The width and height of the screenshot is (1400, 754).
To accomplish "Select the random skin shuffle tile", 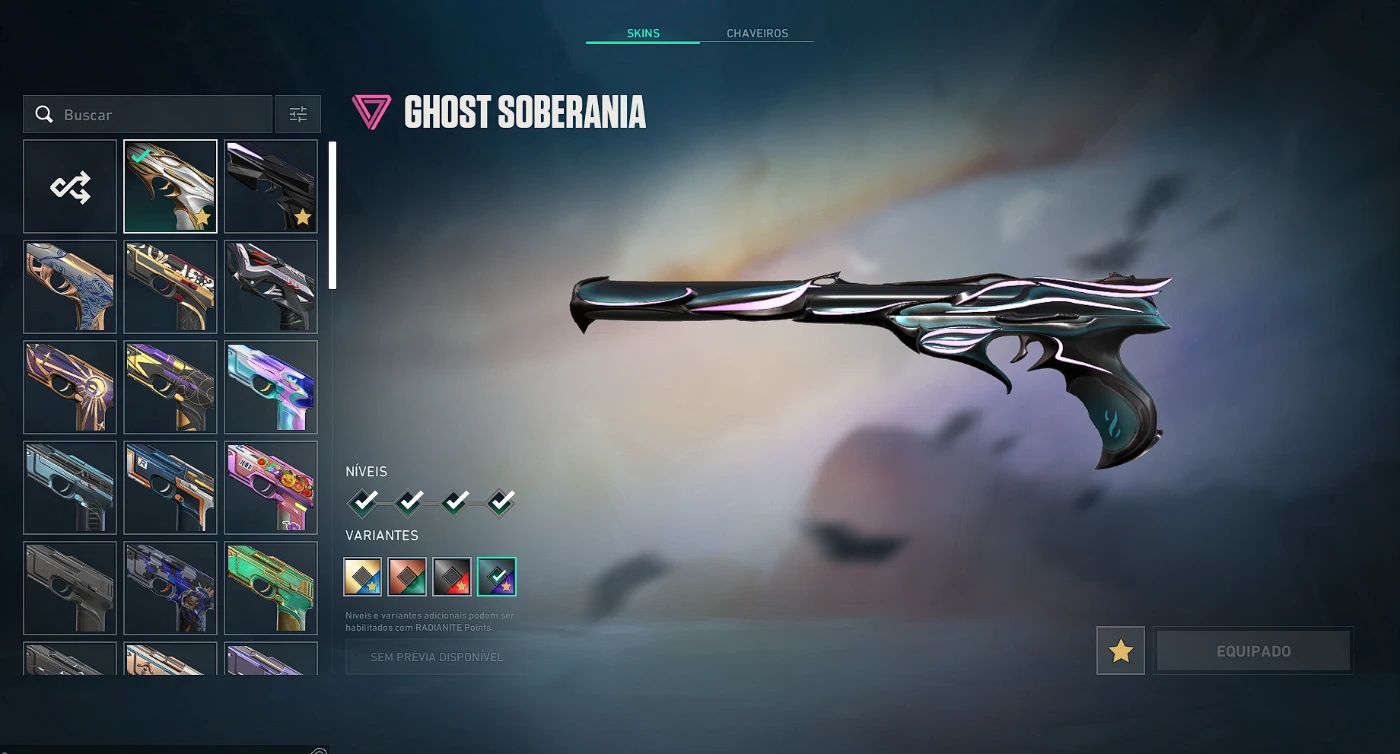I will coord(70,187).
